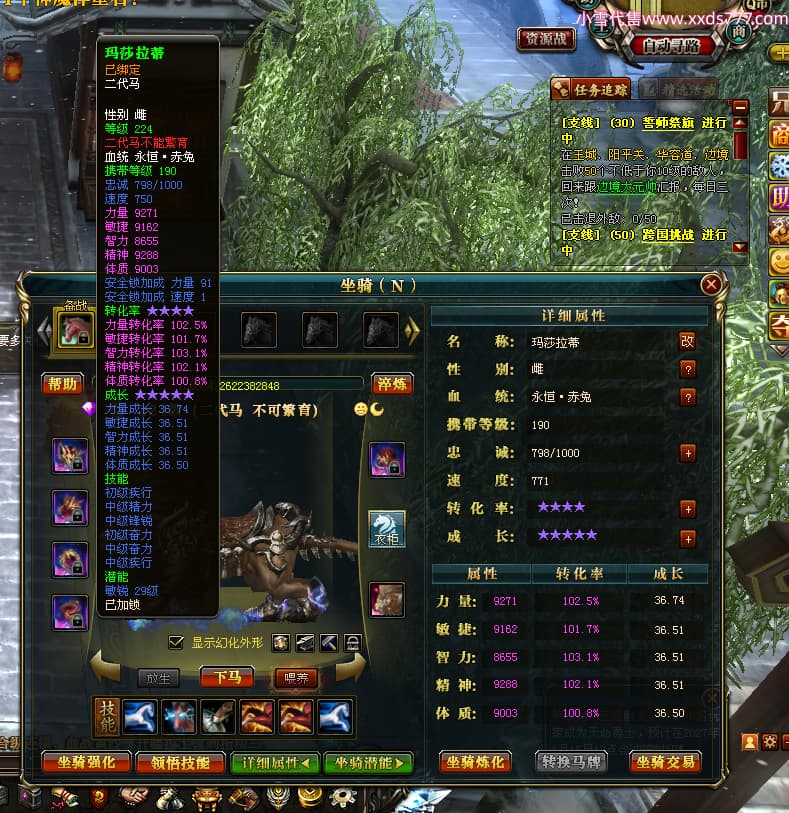Open the 衣柜 wardrobe icon
789x813 pixels.
pyautogui.click(x=387, y=528)
